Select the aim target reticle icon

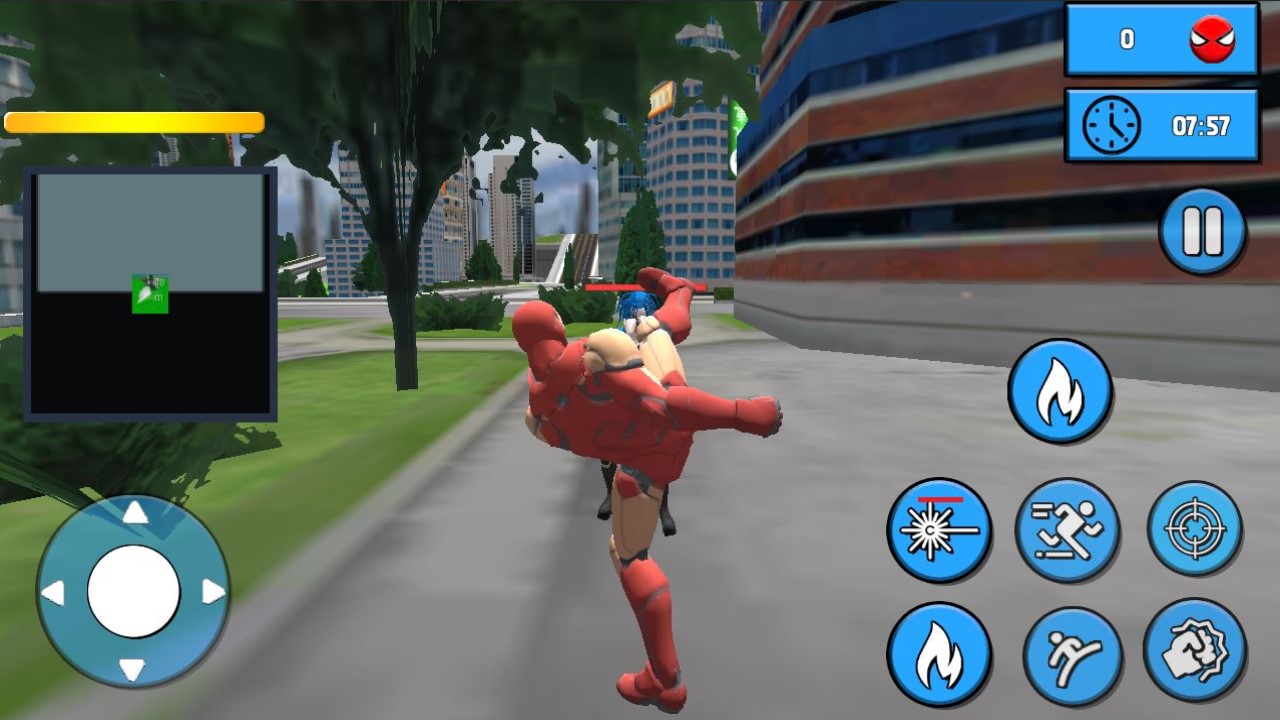point(1196,529)
